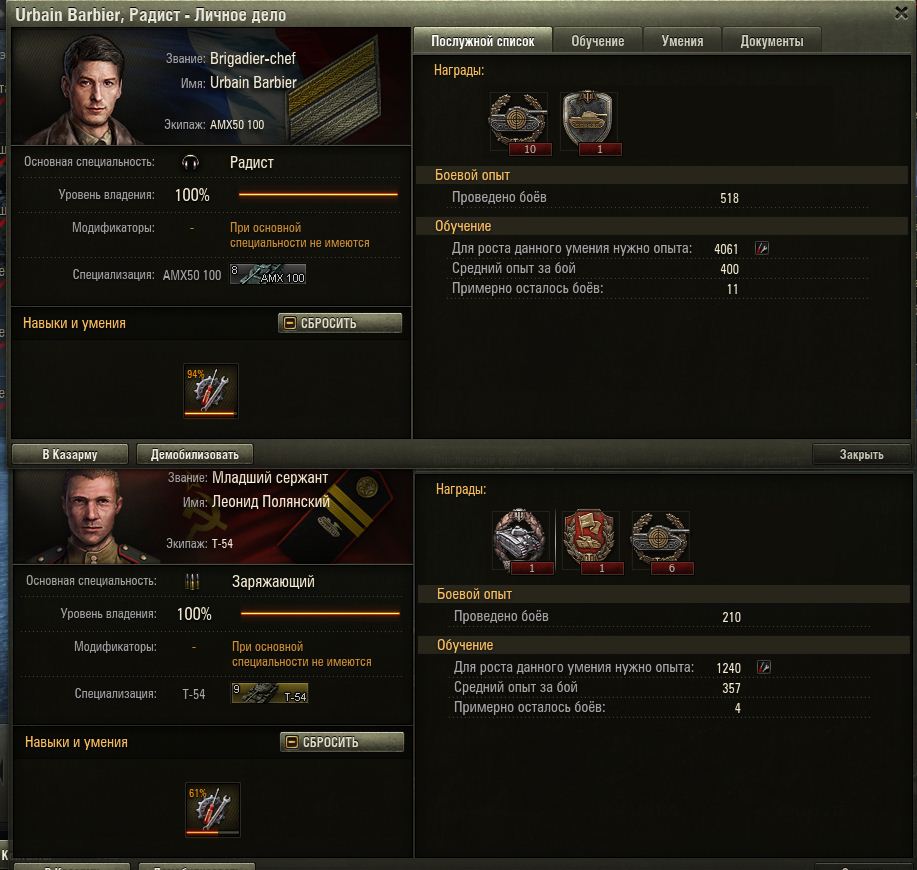Close the personal file with the X
This screenshot has width=917, height=870.
tap(900, 11)
